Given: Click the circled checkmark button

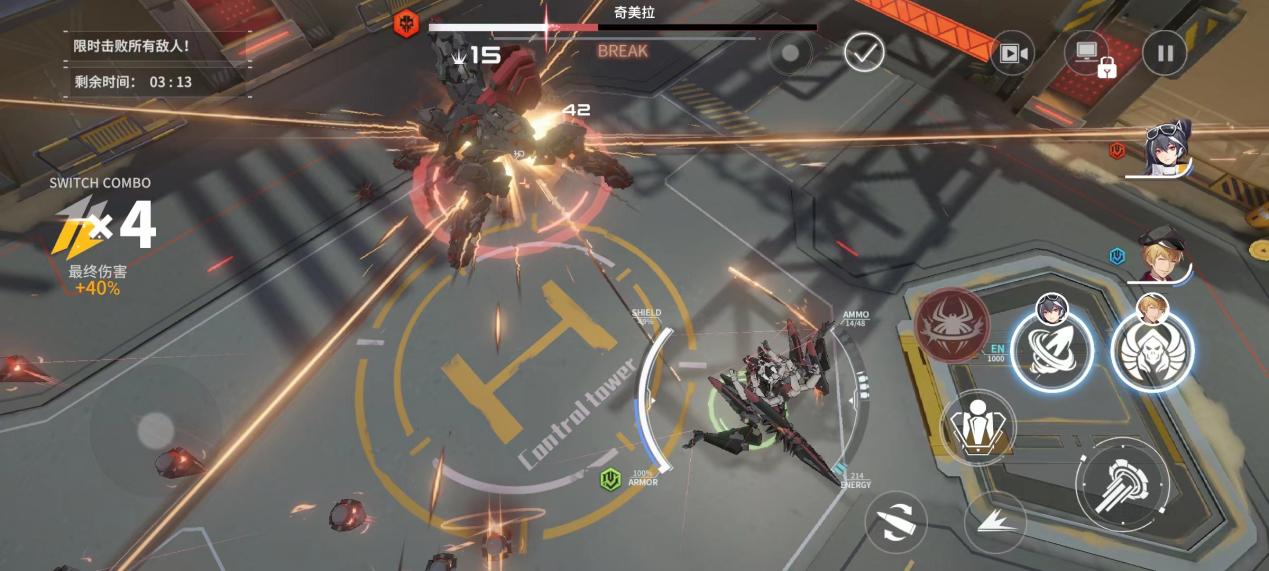Looking at the screenshot, I should pos(864,52).
